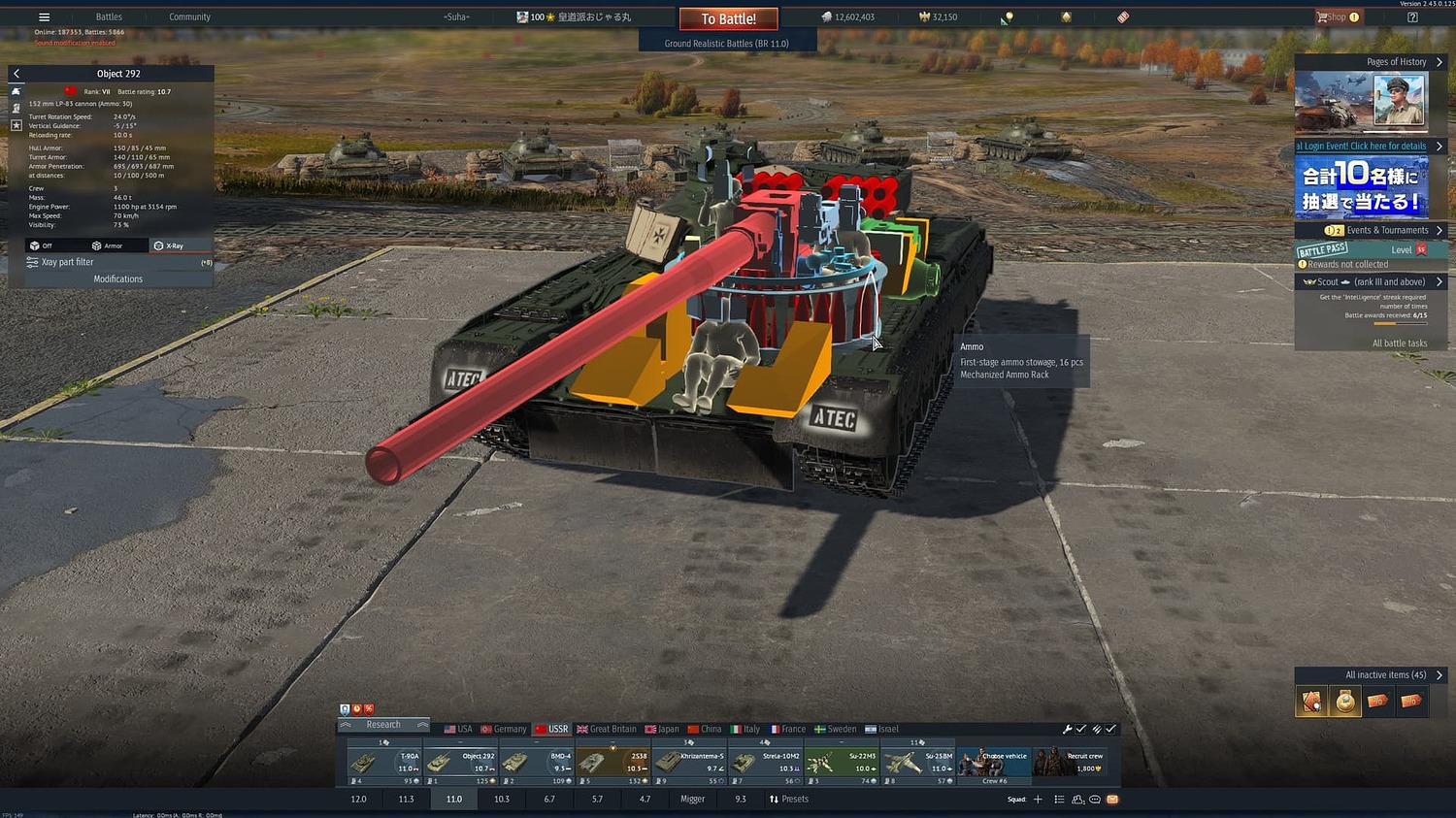Open the vehicle Presets list

coord(788,800)
